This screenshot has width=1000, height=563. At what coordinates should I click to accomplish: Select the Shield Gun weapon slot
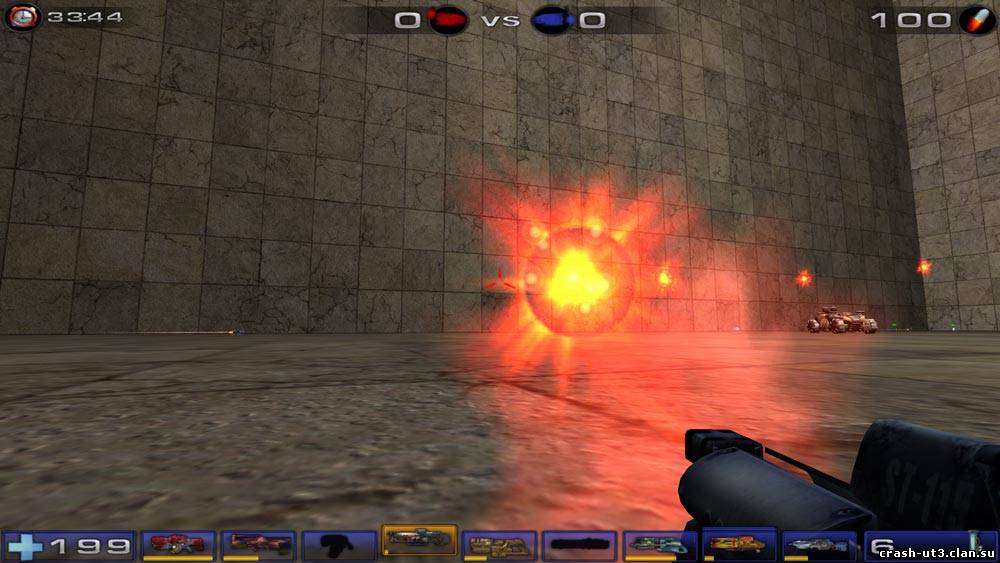coord(179,544)
